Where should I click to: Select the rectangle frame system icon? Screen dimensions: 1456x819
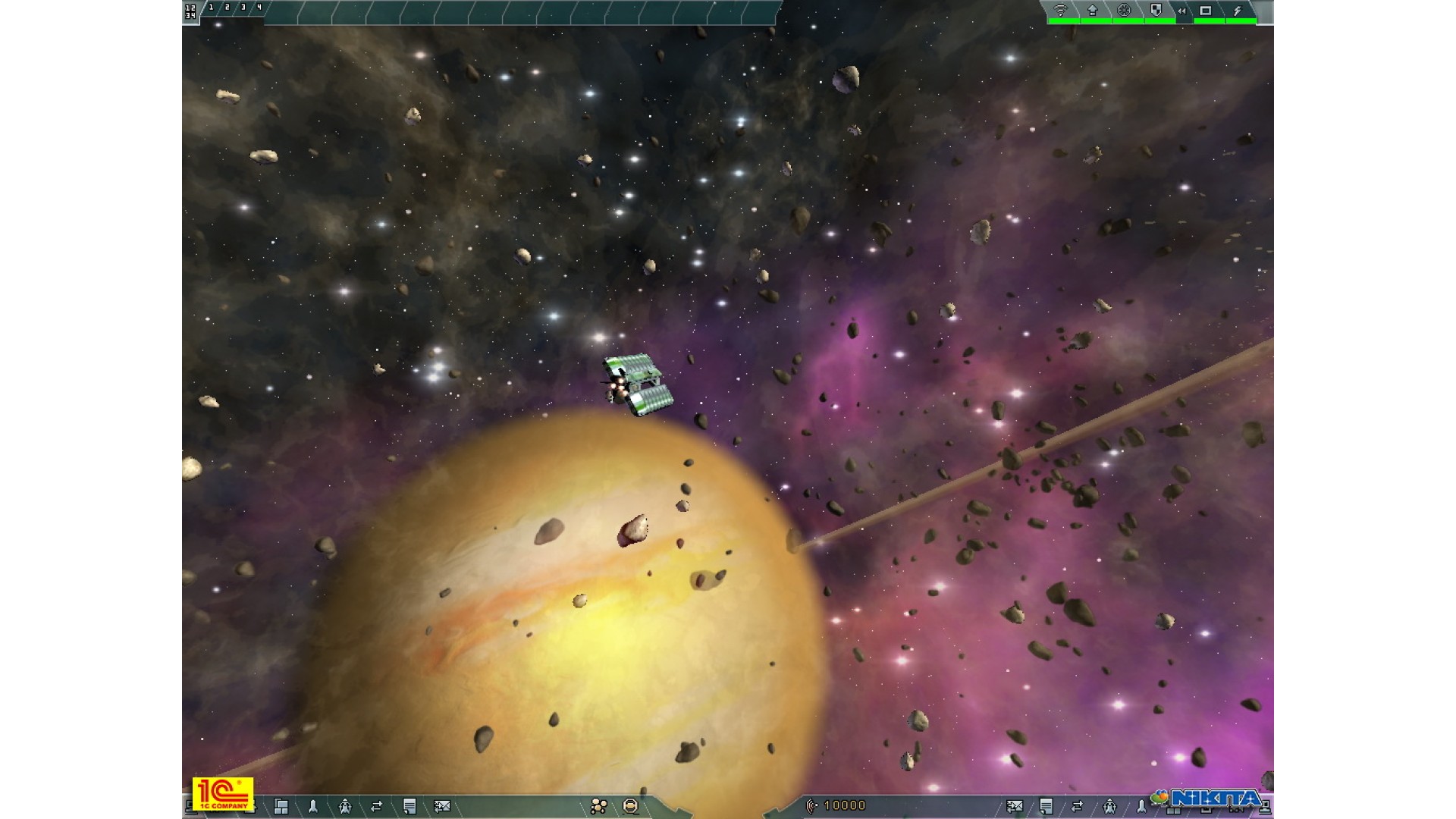click(1206, 11)
